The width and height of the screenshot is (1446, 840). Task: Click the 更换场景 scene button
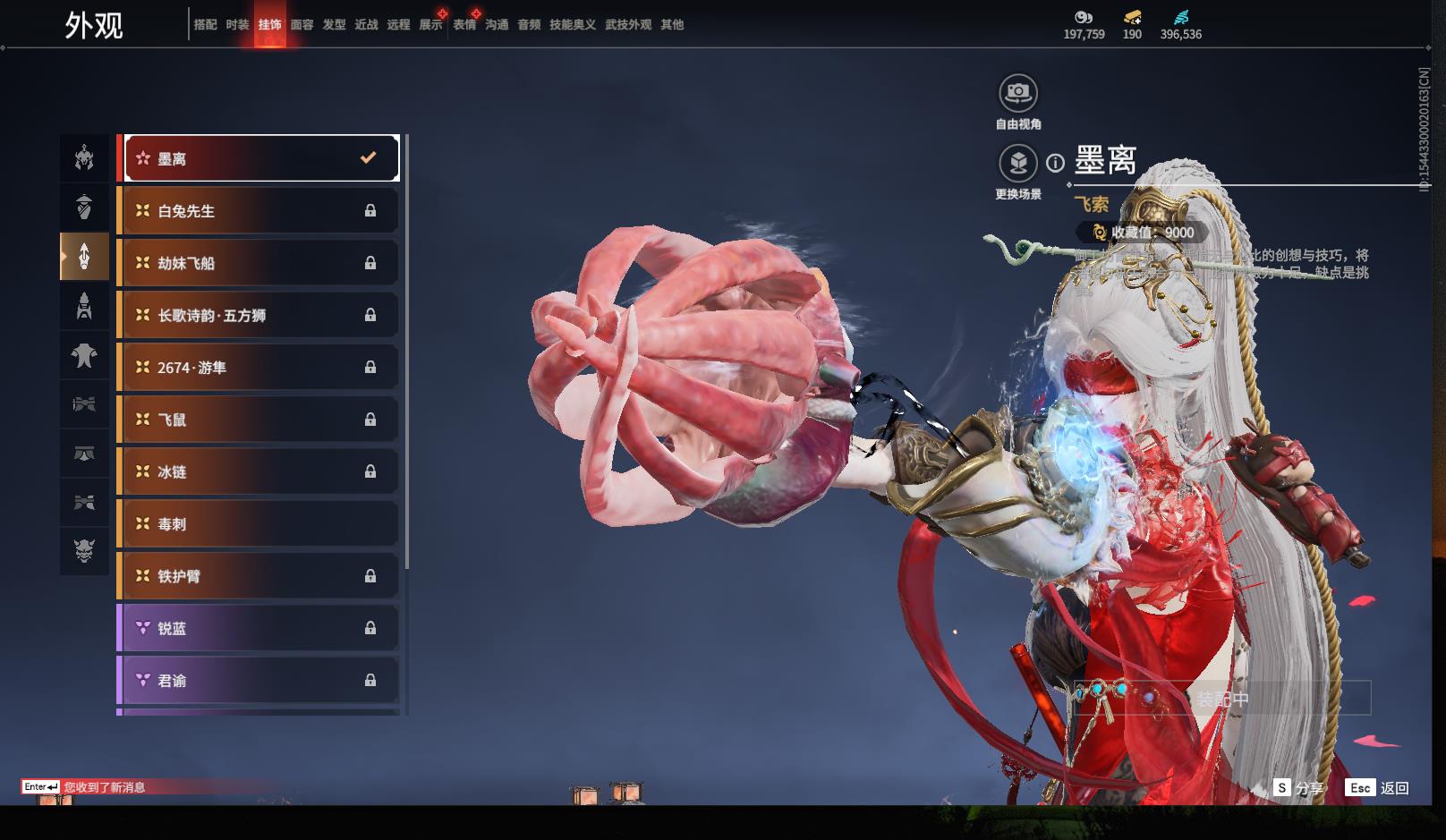pos(1018,164)
